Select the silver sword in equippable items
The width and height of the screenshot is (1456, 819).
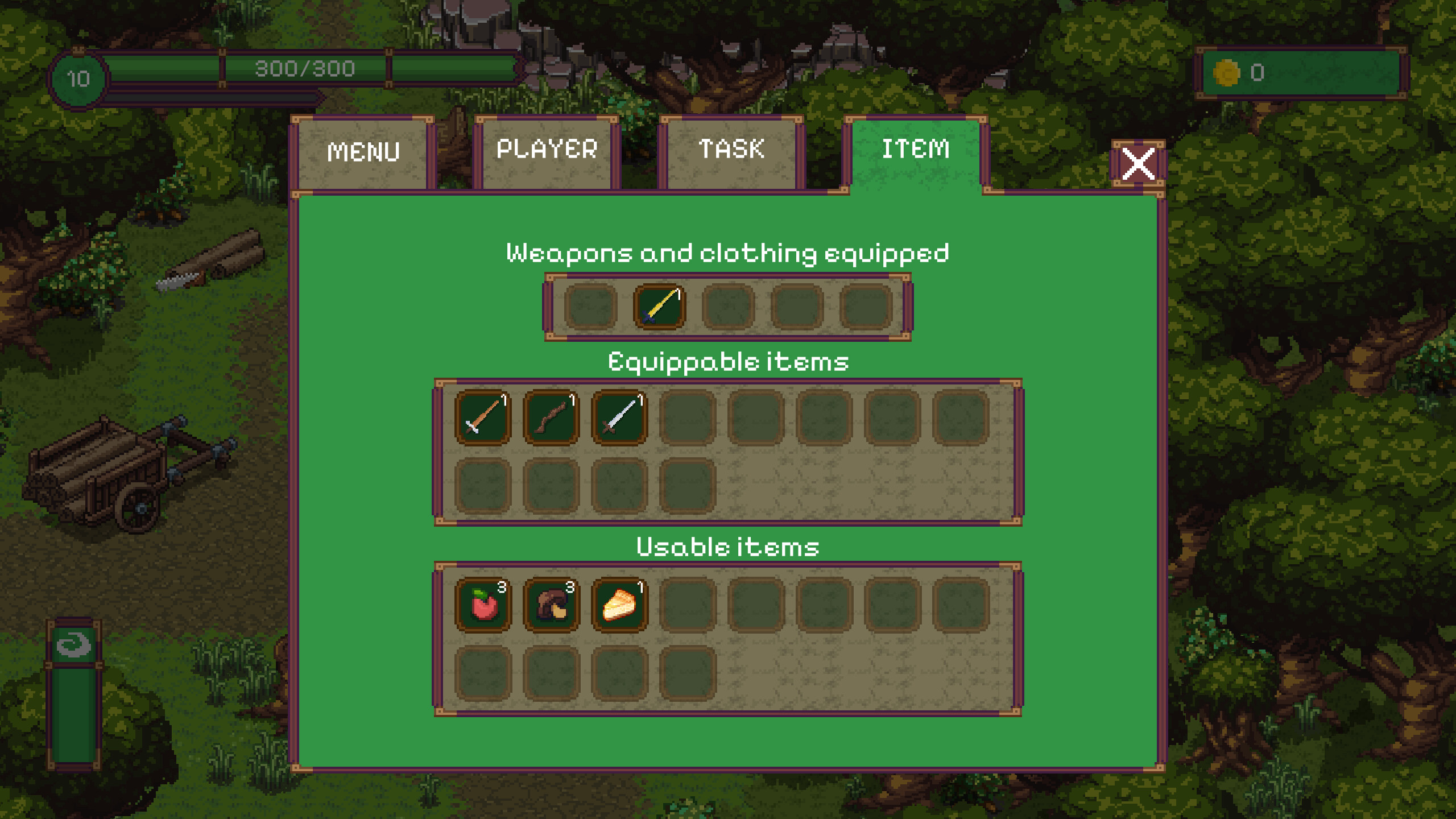(620, 416)
